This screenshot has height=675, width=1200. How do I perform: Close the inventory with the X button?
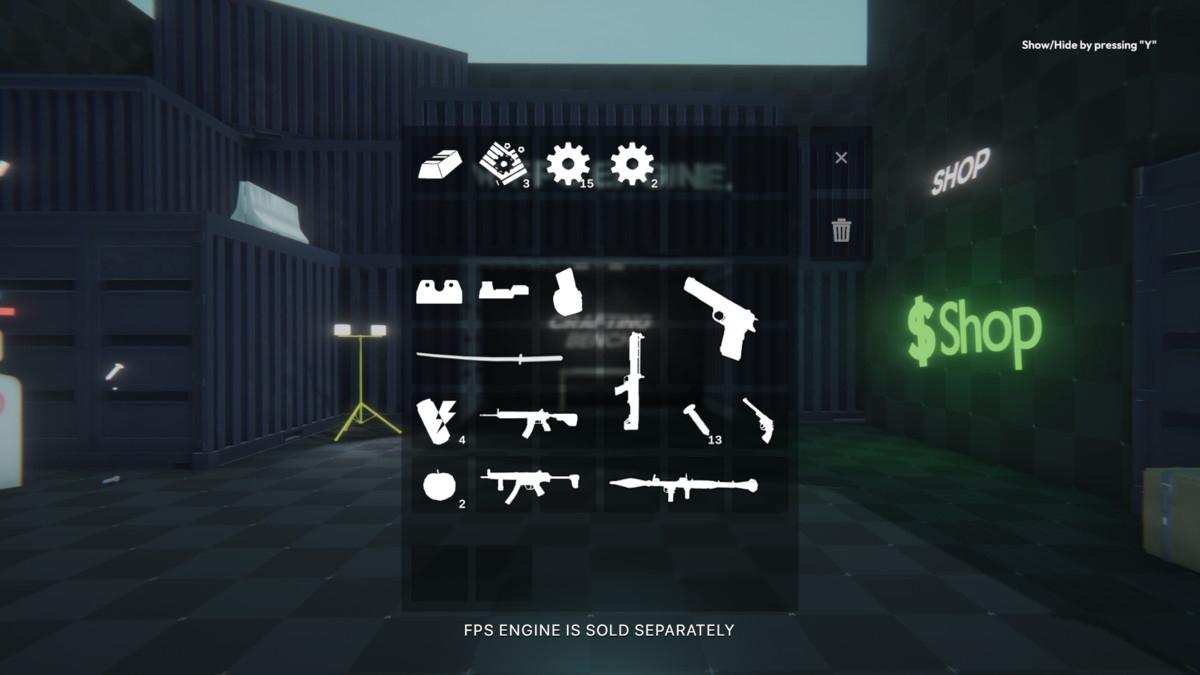[841, 158]
